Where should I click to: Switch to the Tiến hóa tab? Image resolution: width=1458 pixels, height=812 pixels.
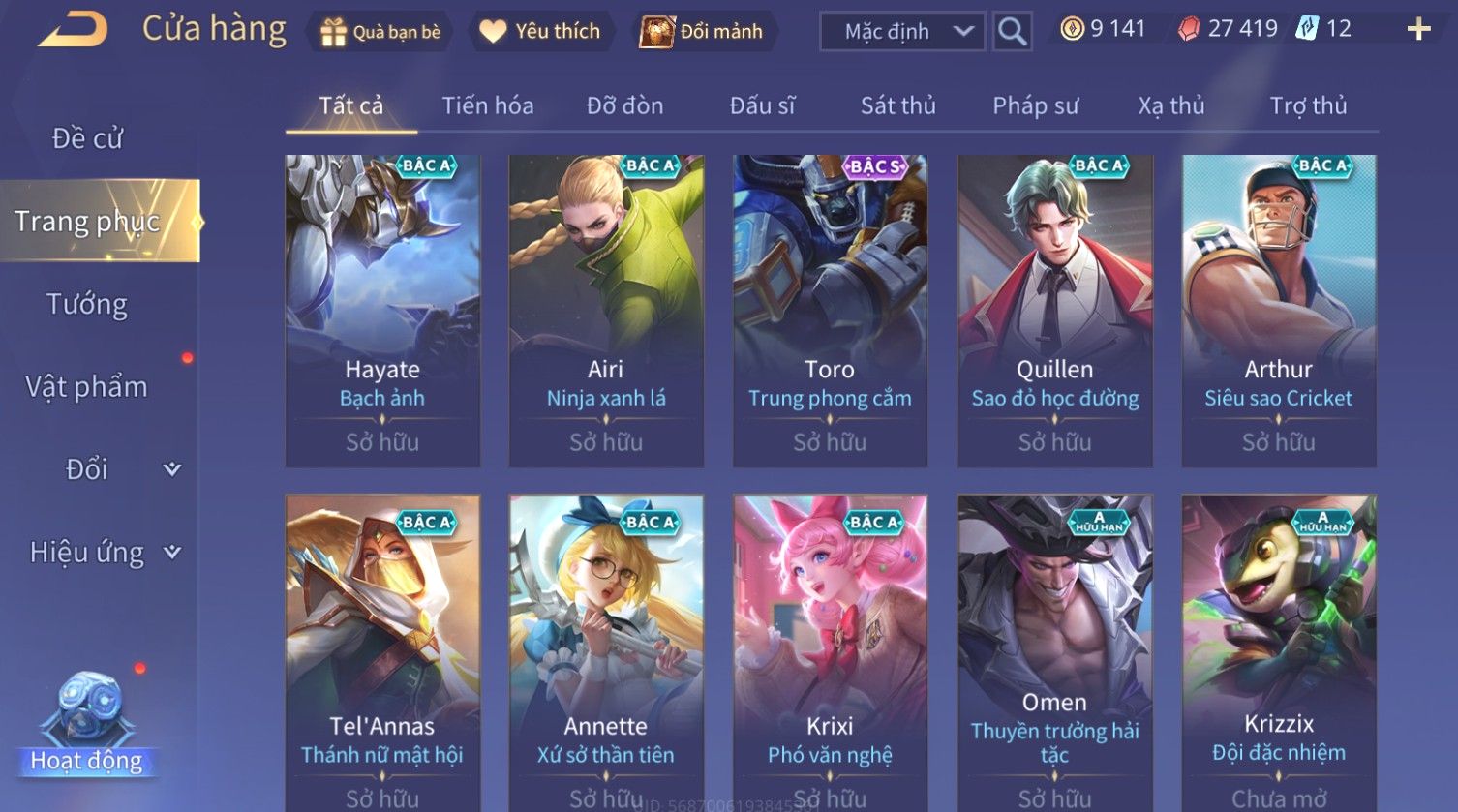click(488, 105)
